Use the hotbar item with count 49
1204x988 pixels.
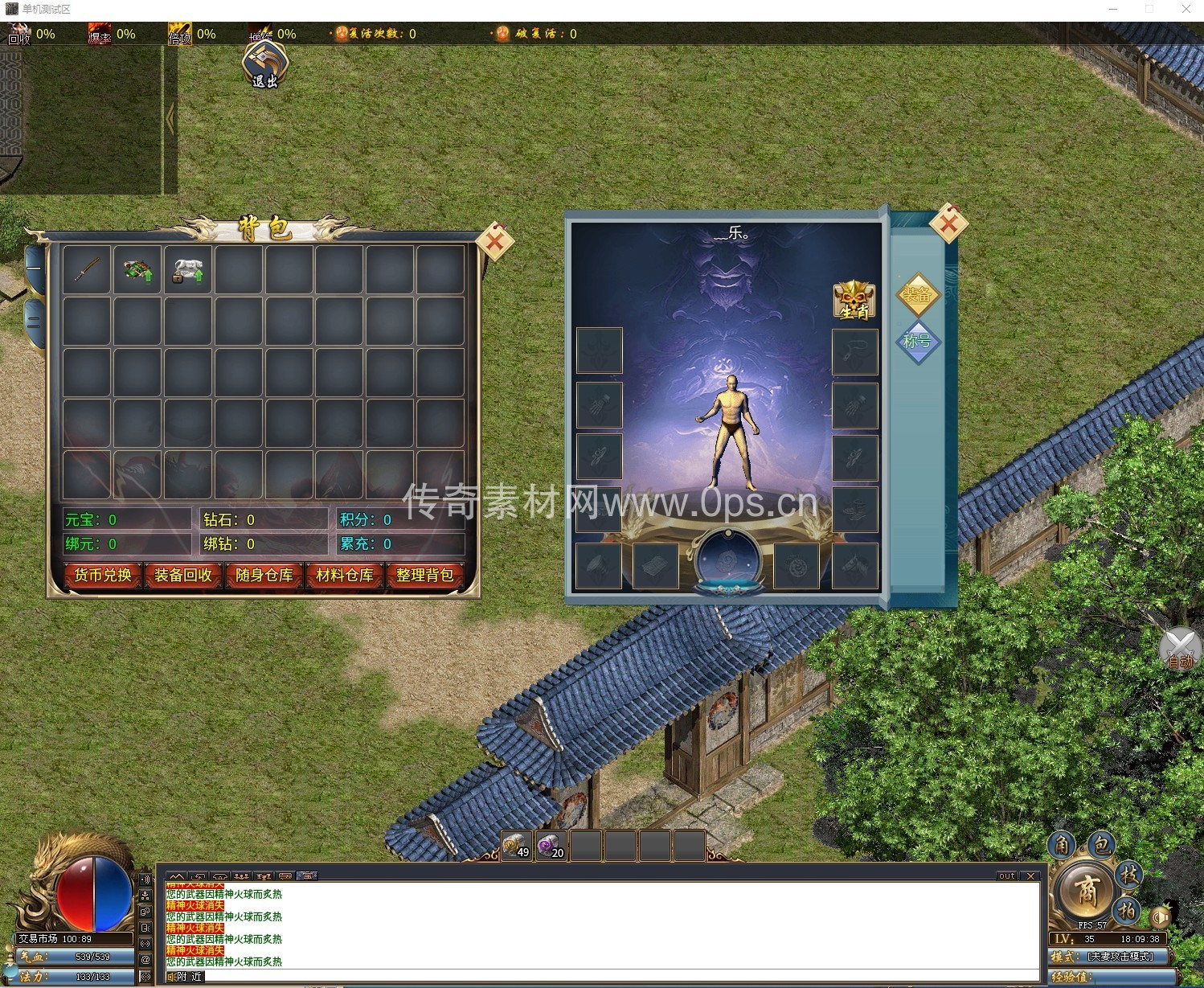[517, 847]
